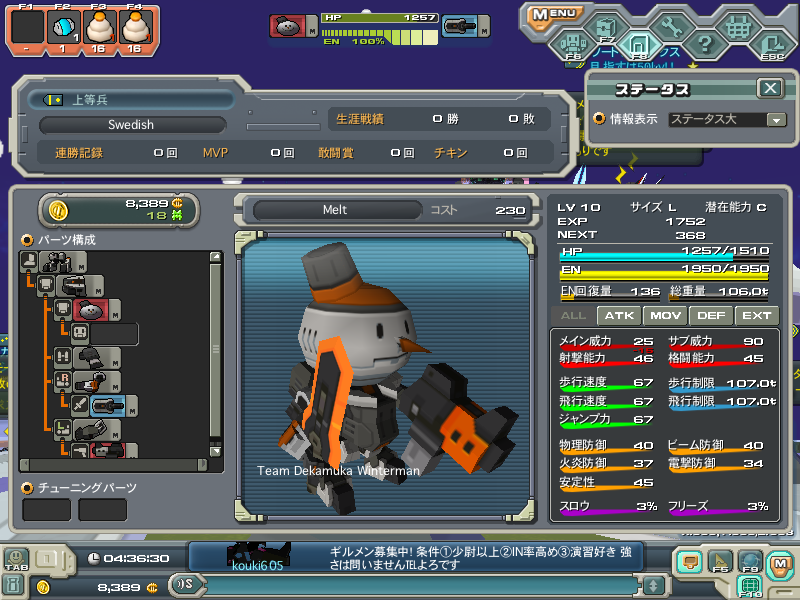
Task: Switch to the ATK stats tab
Action: [x=620, y=315]
